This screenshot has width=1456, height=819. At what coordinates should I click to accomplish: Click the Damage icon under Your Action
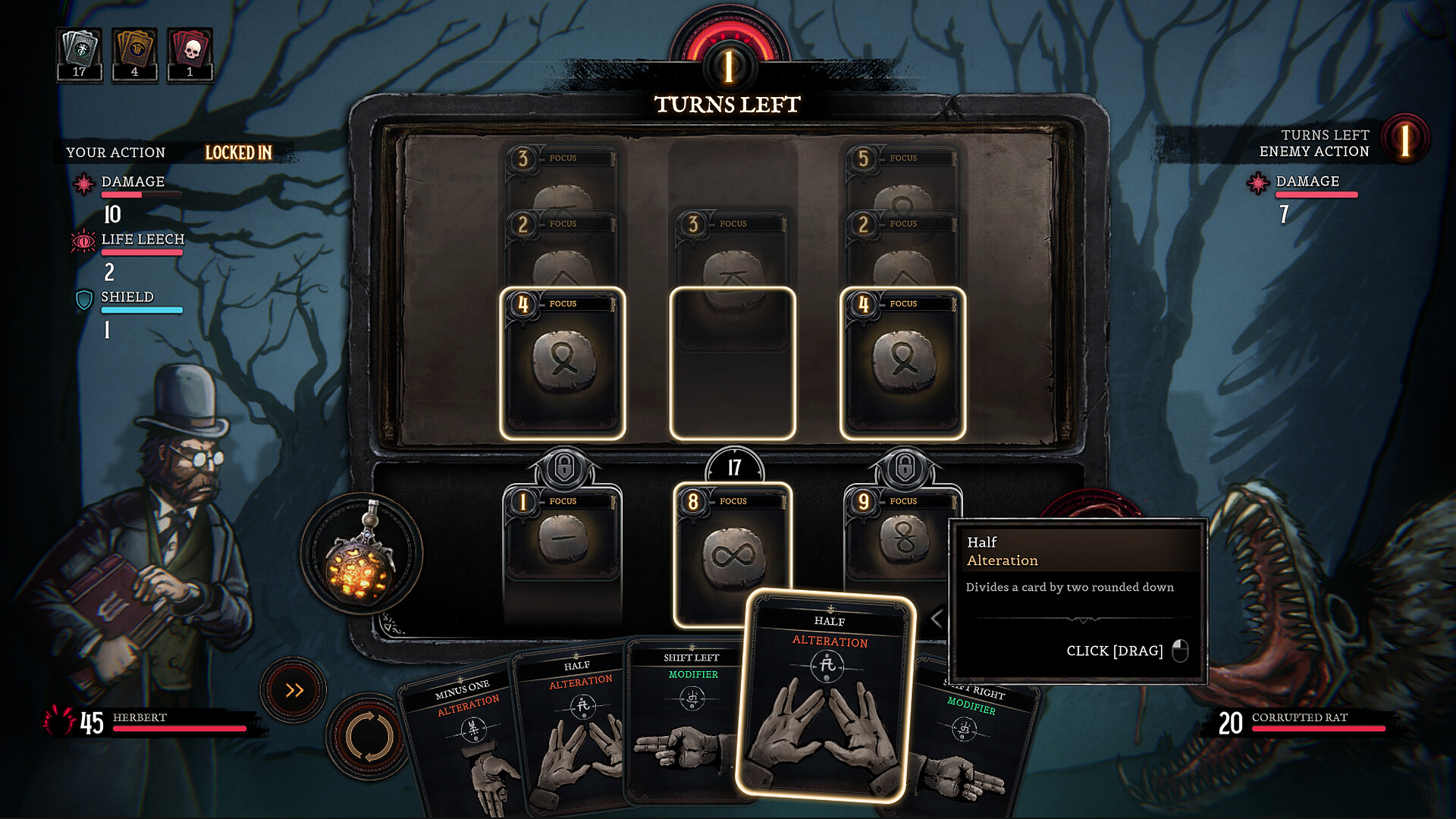(83, 182)
